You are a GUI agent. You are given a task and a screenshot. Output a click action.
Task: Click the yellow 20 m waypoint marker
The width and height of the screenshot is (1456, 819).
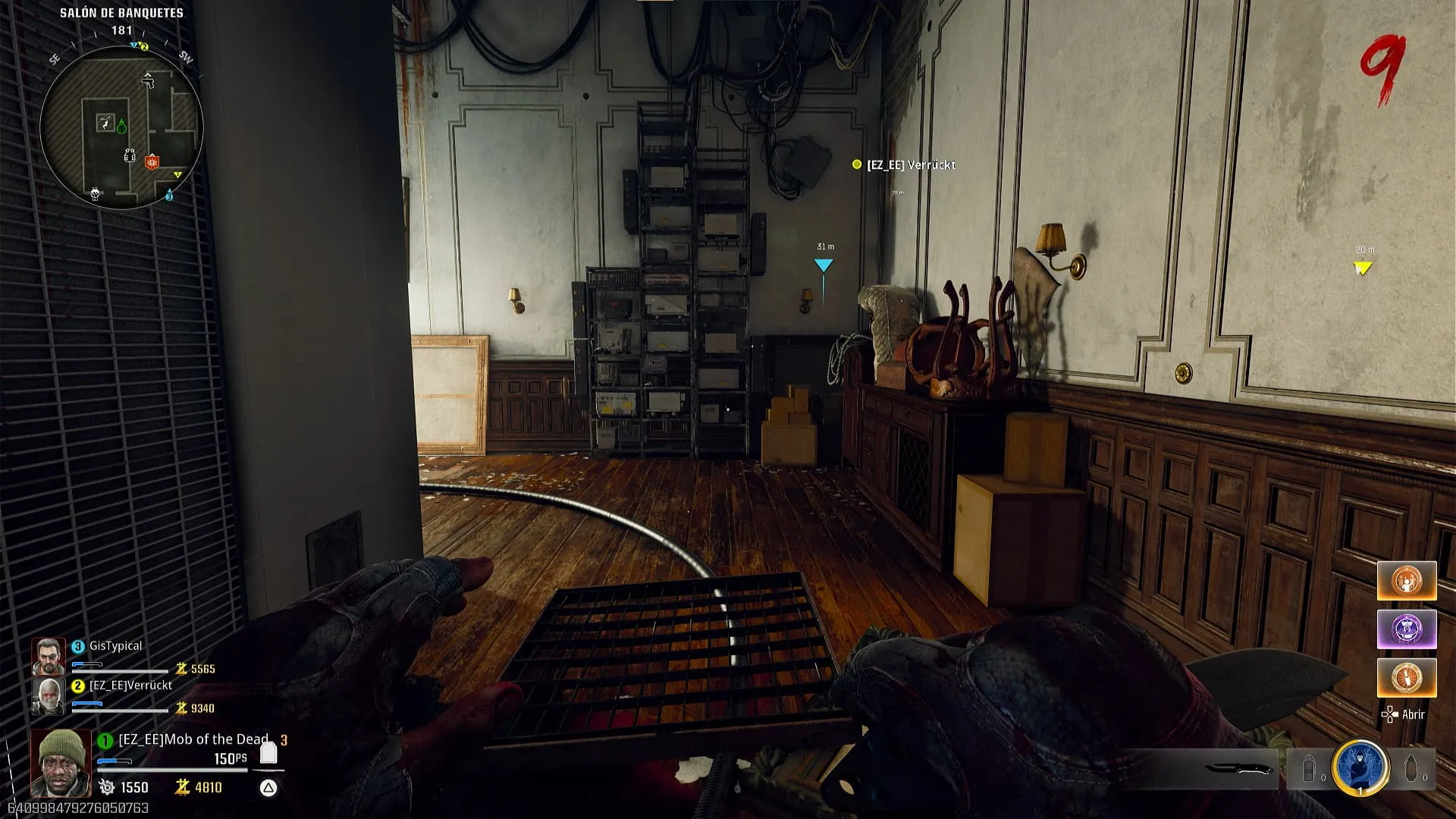point(1363,268)
